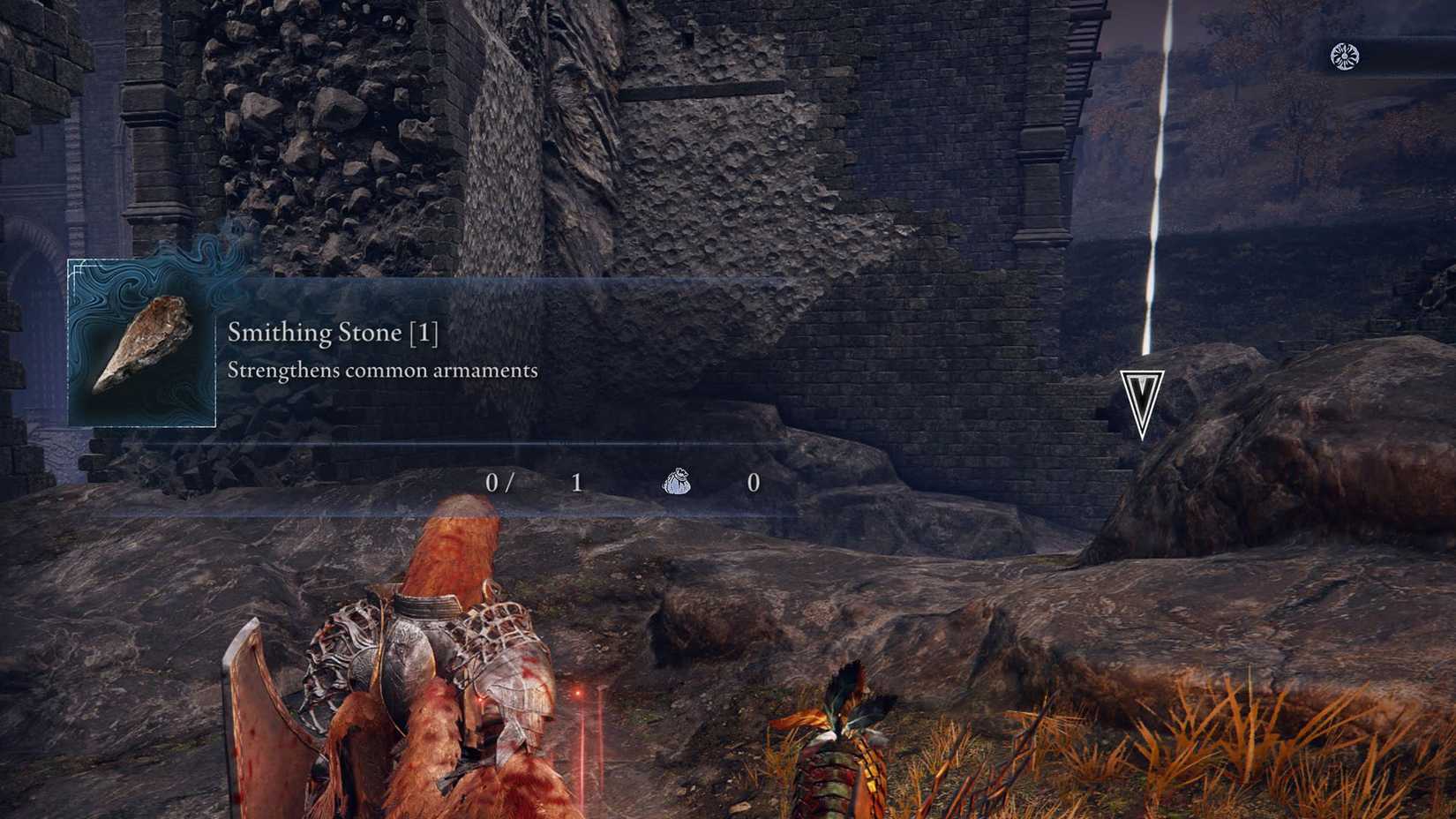Click the Smithing Stone item thumbnail

(x=146, y=344)
